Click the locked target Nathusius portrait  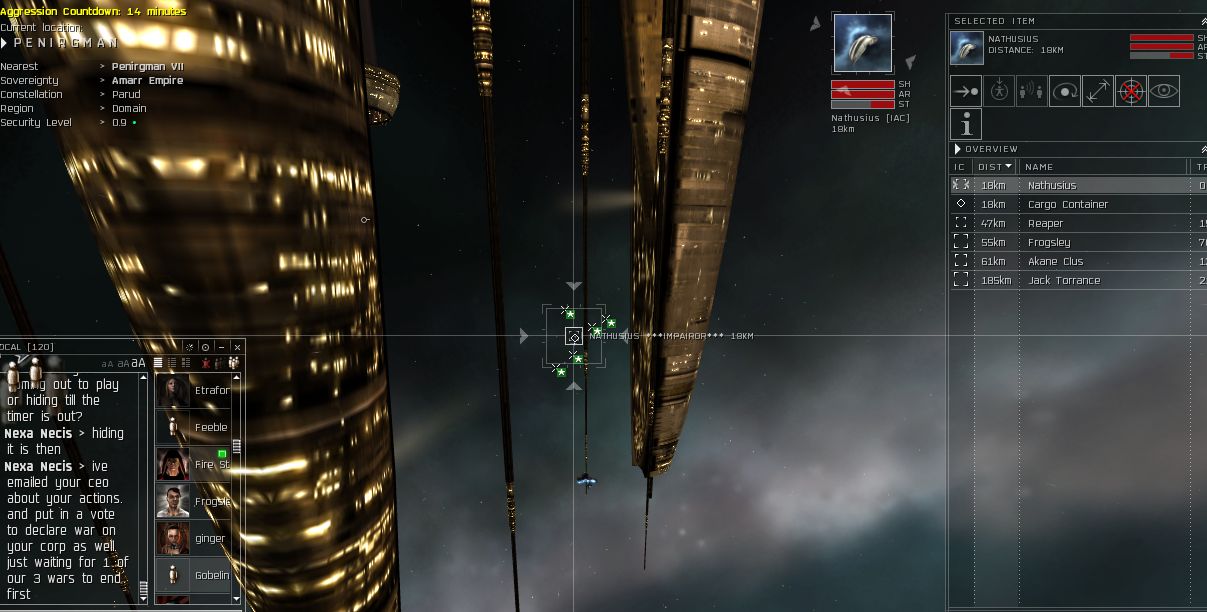[x=862, y=43]
